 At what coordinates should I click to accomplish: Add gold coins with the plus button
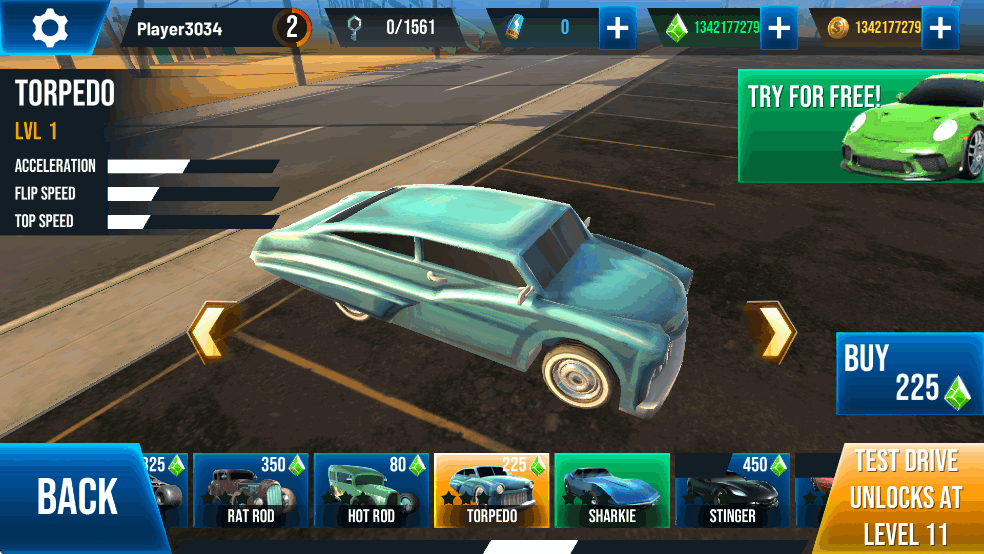click(939, 28)
